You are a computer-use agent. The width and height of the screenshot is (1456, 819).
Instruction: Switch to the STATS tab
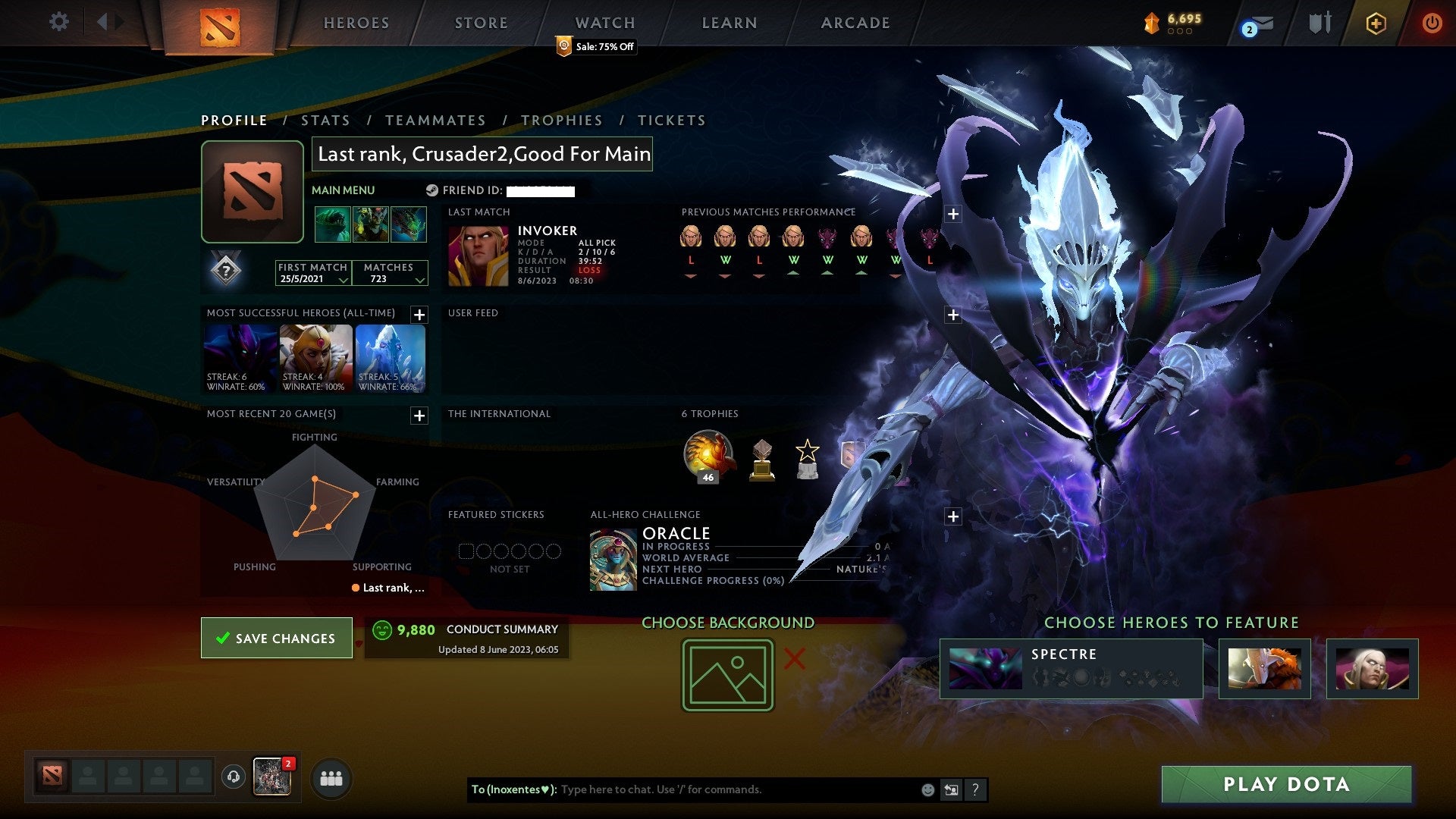[325, 120]
